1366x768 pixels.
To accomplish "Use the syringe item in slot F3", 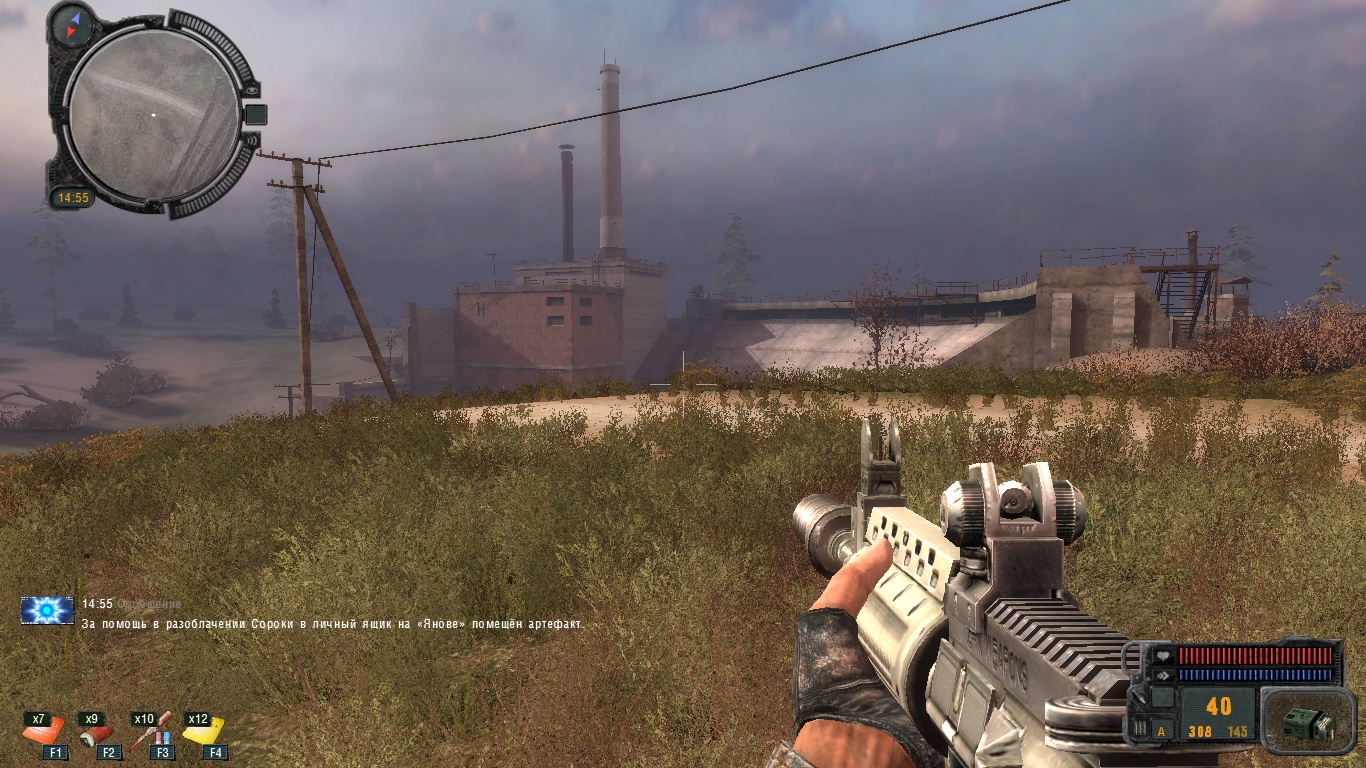I will [152, 733].
